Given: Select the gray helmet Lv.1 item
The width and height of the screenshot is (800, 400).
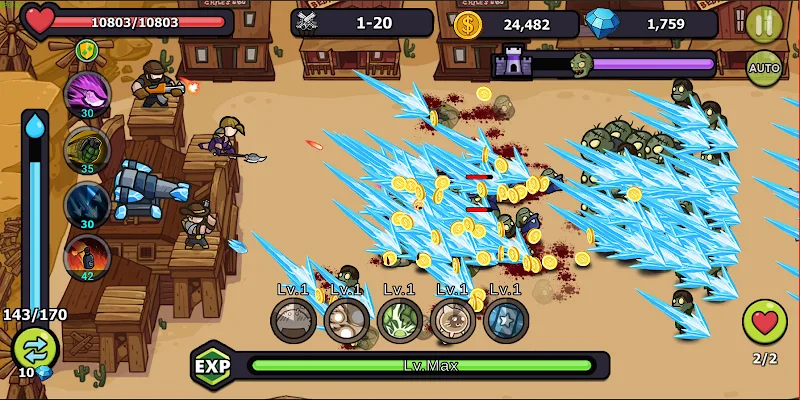Looking at the screenshot, I should 293,321.
